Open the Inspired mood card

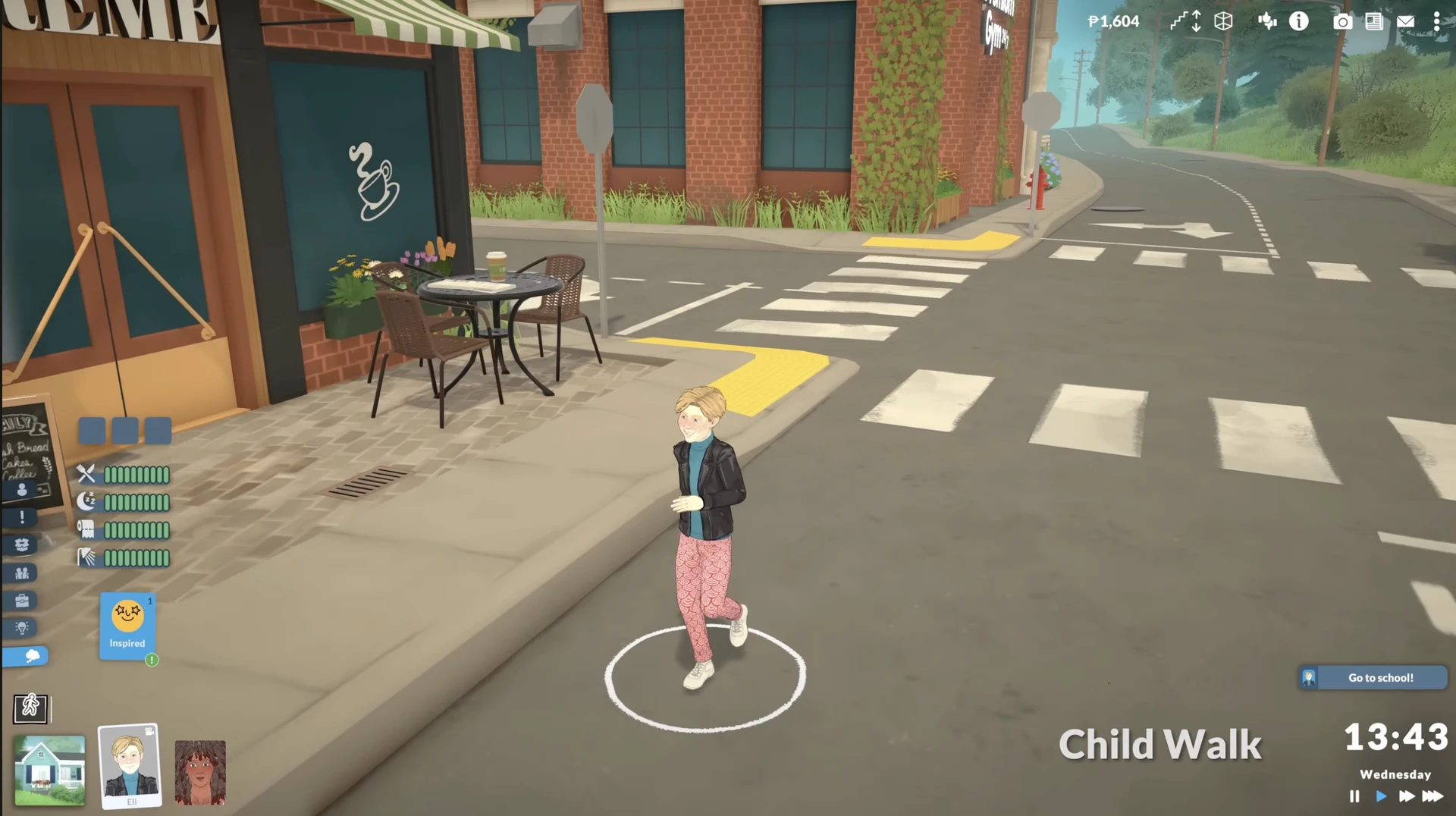pos(127,625)
